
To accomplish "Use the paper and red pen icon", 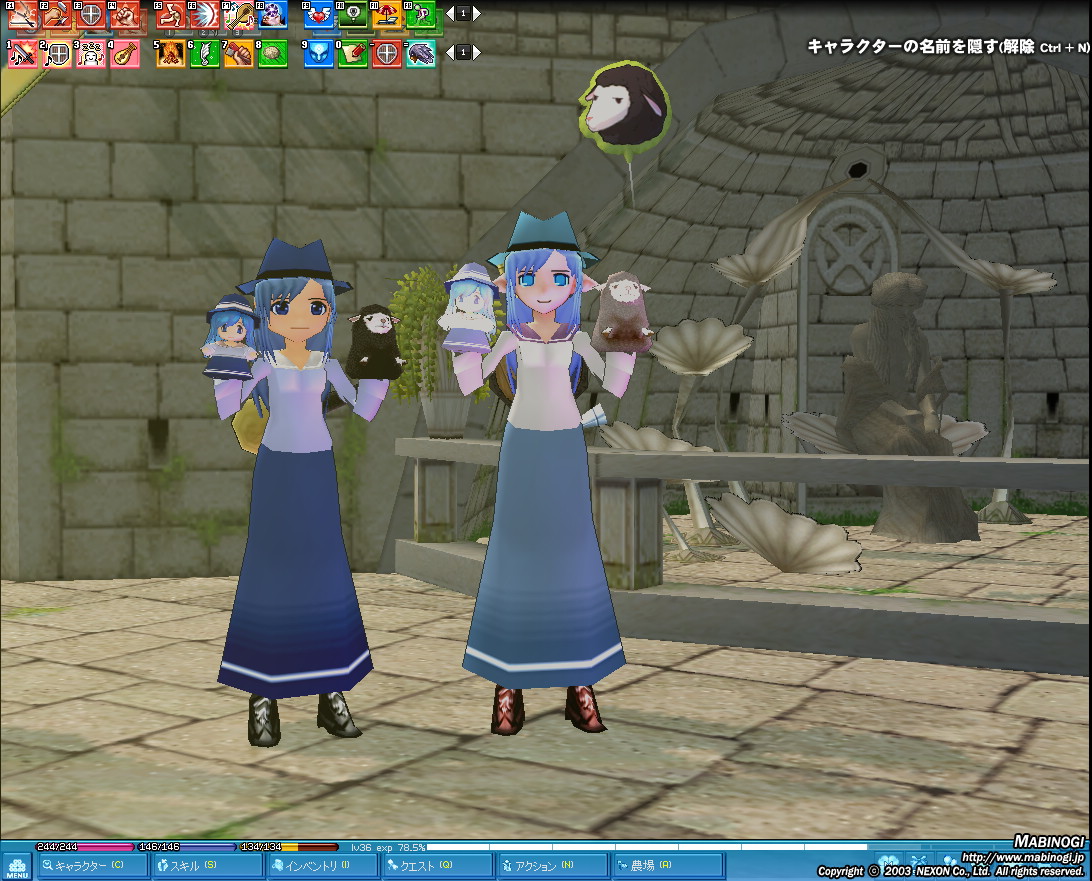I will tap(353, 54).
